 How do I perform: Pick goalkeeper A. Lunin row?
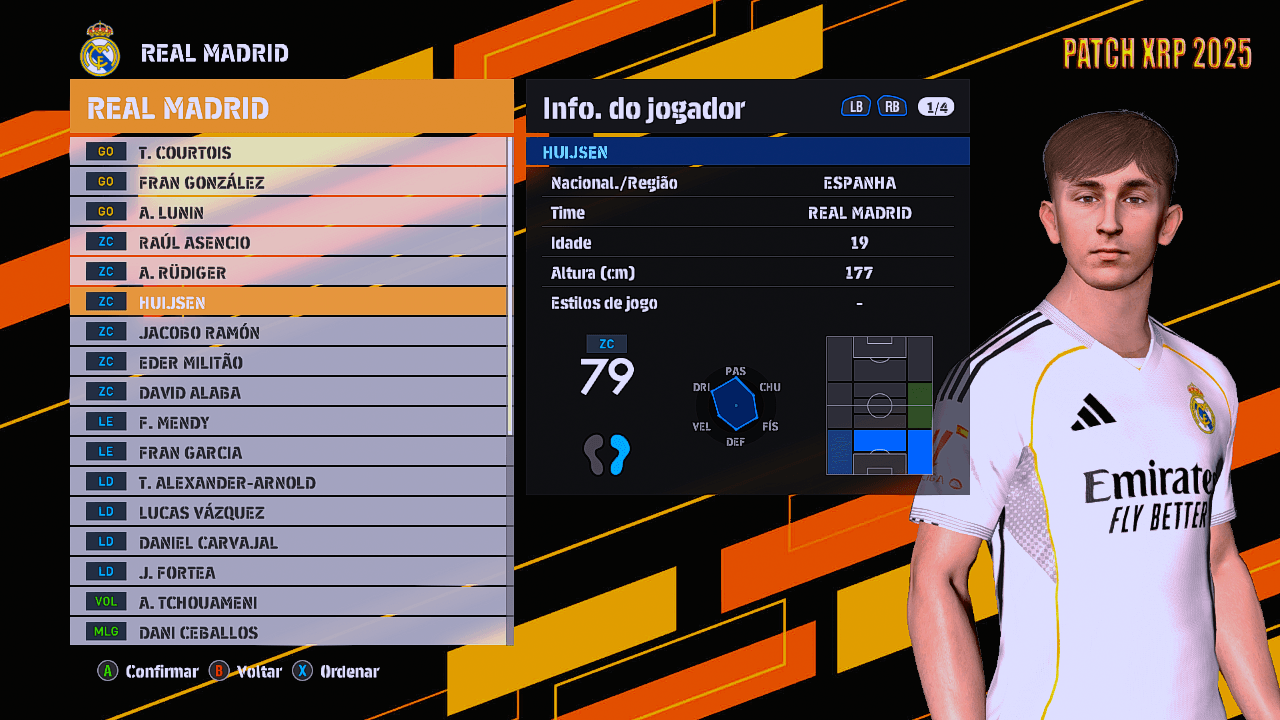[288, 212]
